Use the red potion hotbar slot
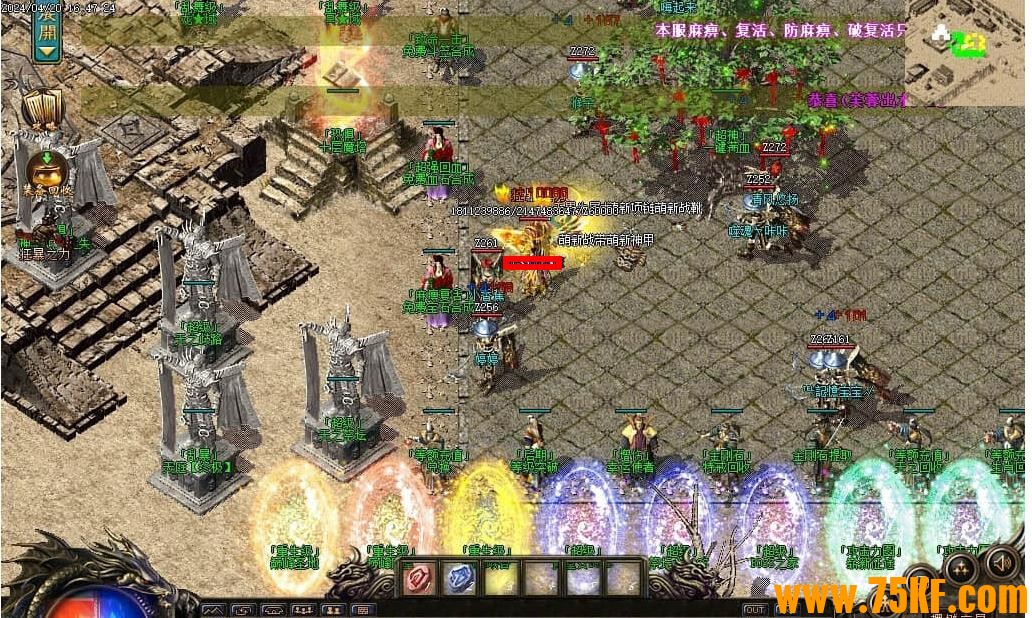Viewport: 1032px width, 618px height. [418, 579]
